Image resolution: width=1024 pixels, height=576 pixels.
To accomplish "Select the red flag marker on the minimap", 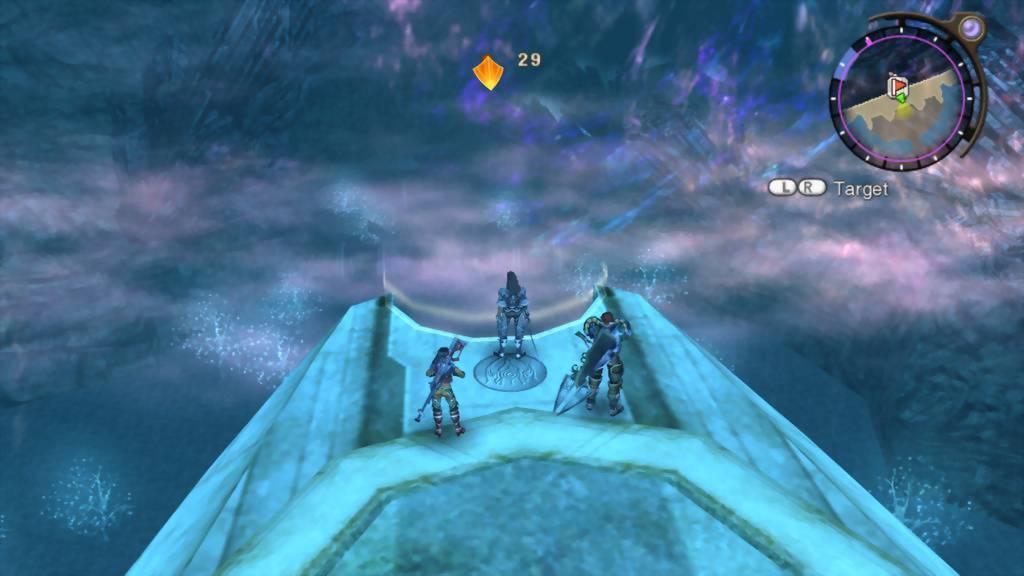I will click(897, 87).
